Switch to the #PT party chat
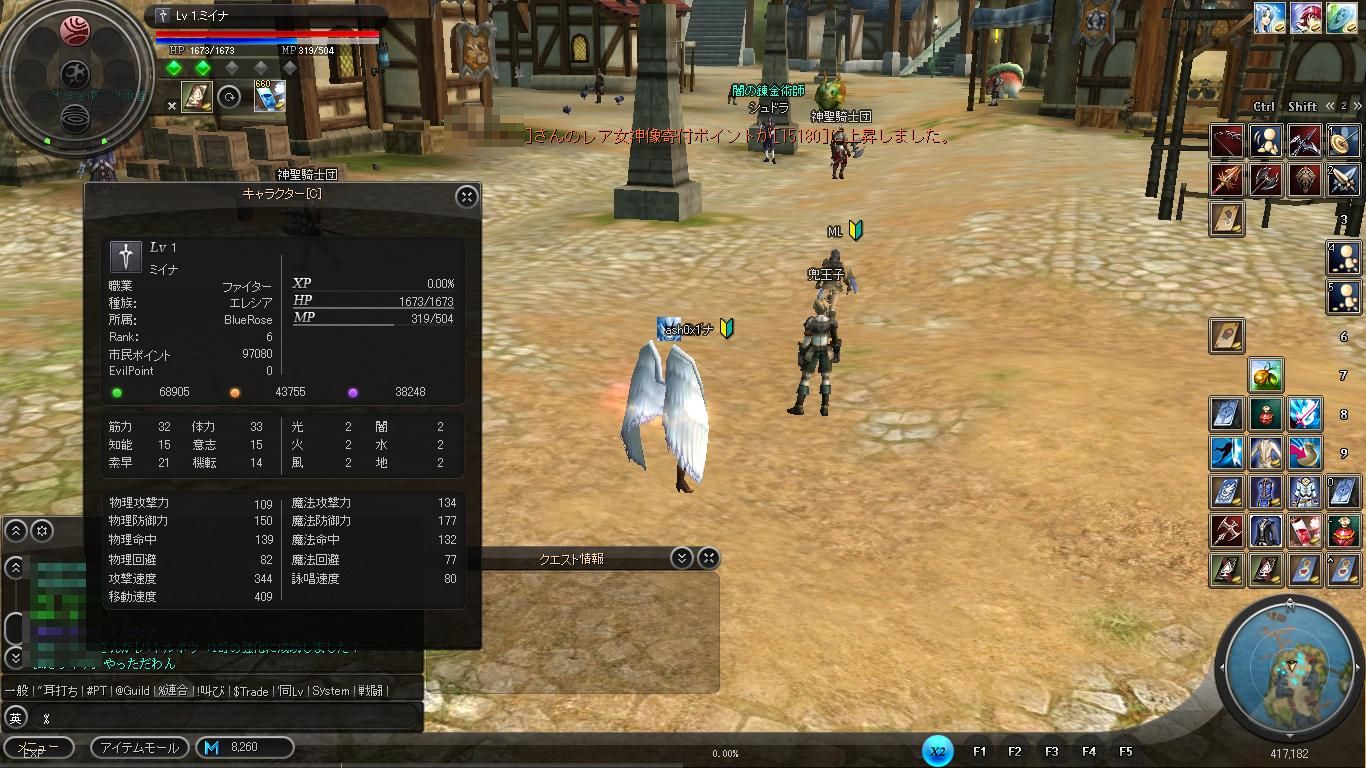Image resolution: width=1366 pixels, height=768 pixels. click(96, 690)
